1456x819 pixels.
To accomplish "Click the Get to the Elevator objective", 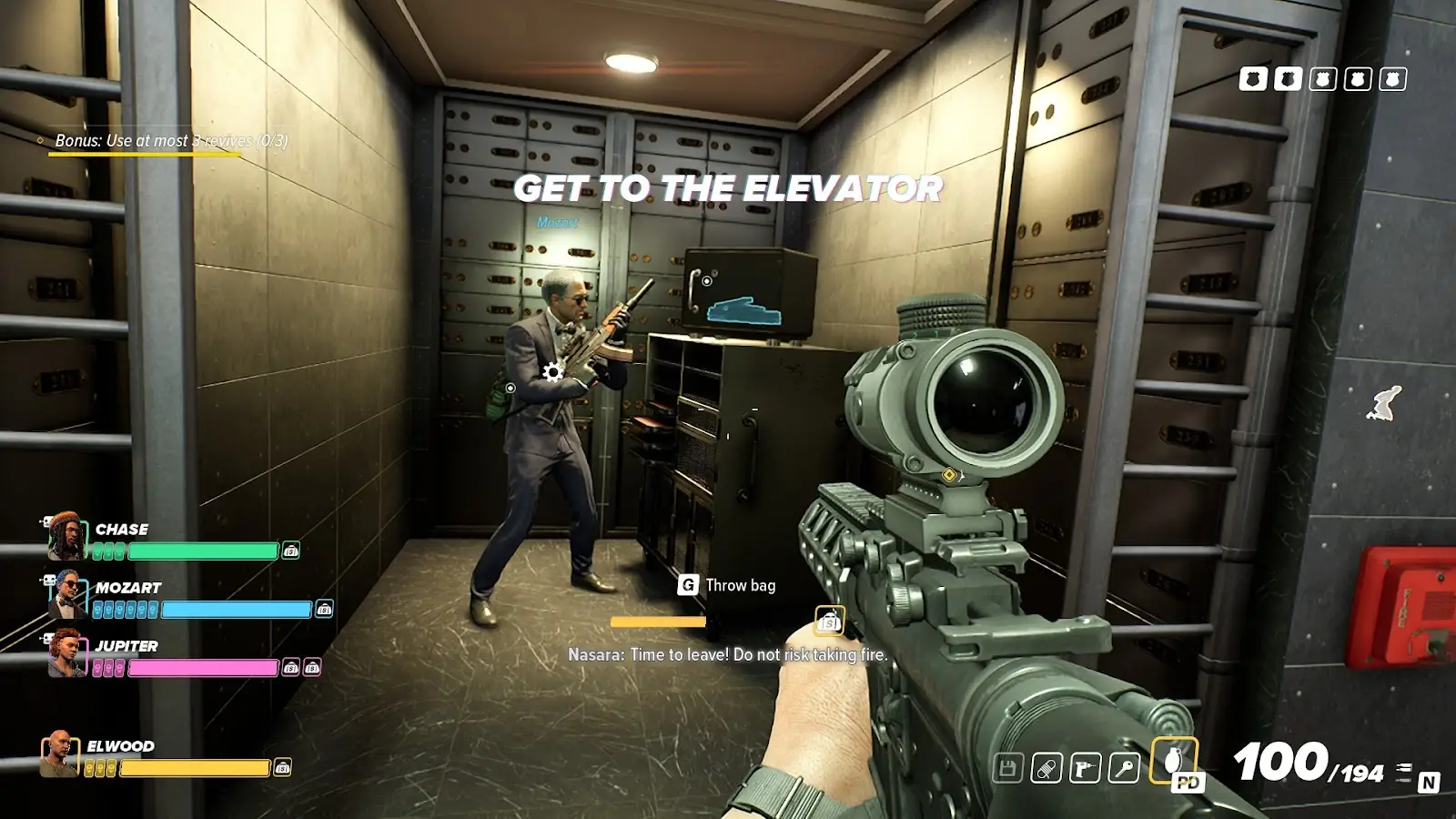I will point(728,188).
